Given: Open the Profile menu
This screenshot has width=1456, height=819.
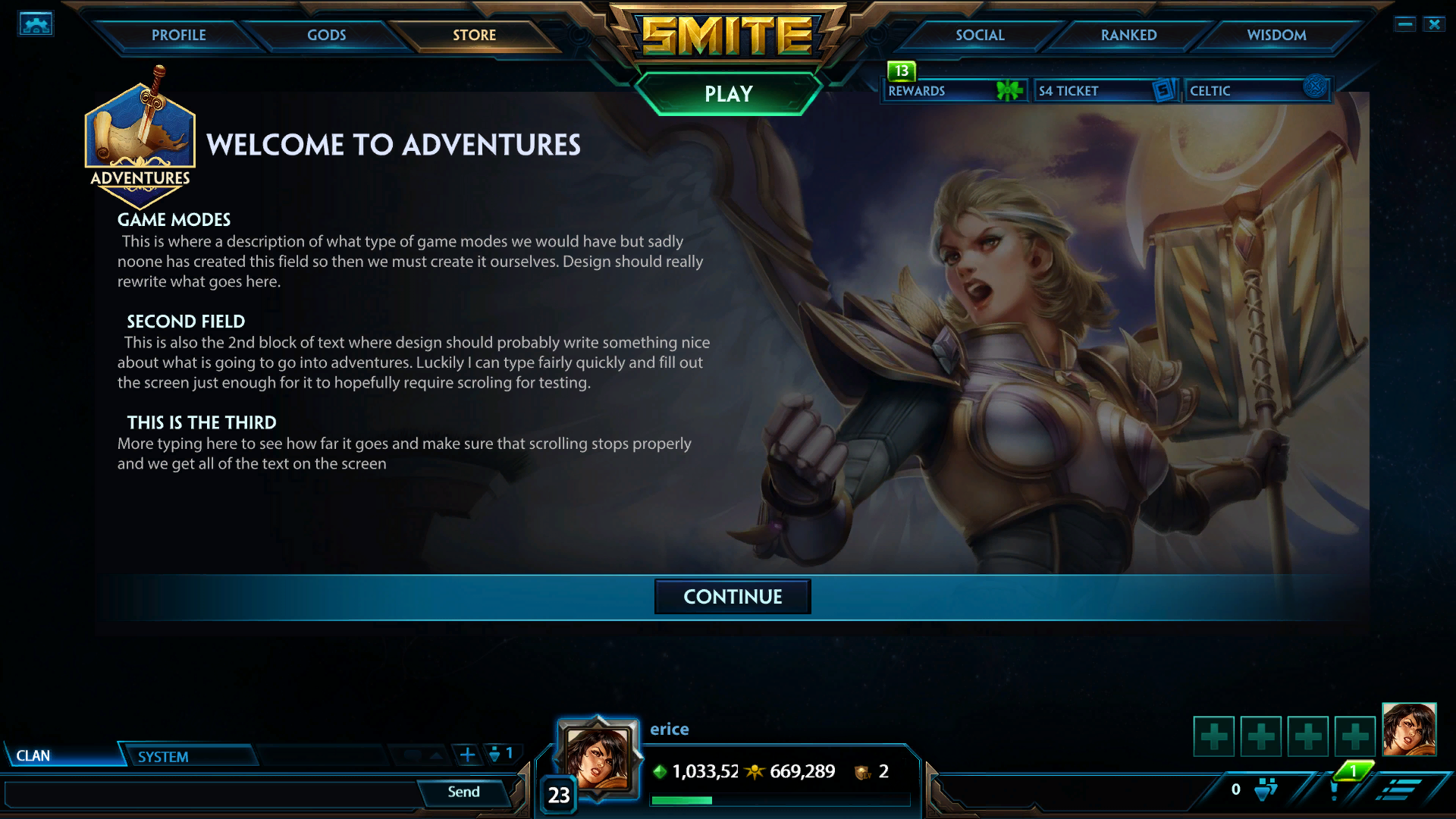Looking at the screenshot, I should point(178,35).
